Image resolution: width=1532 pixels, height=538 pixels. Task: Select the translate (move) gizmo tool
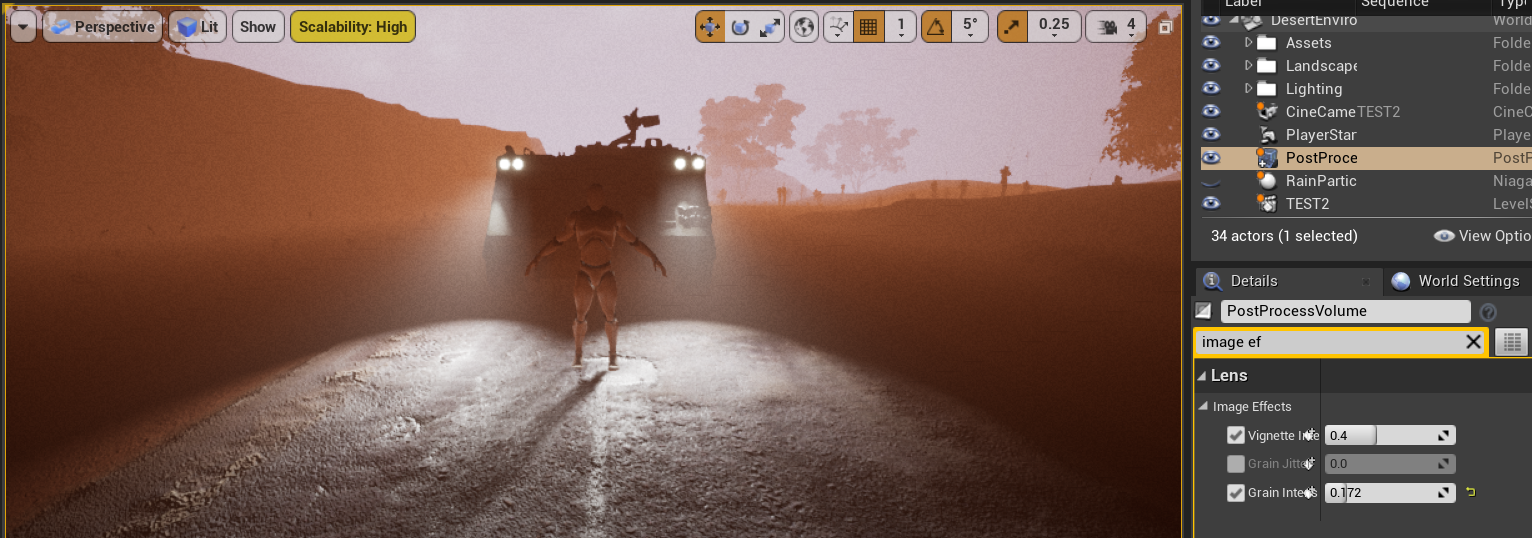(x=709, y=27)
